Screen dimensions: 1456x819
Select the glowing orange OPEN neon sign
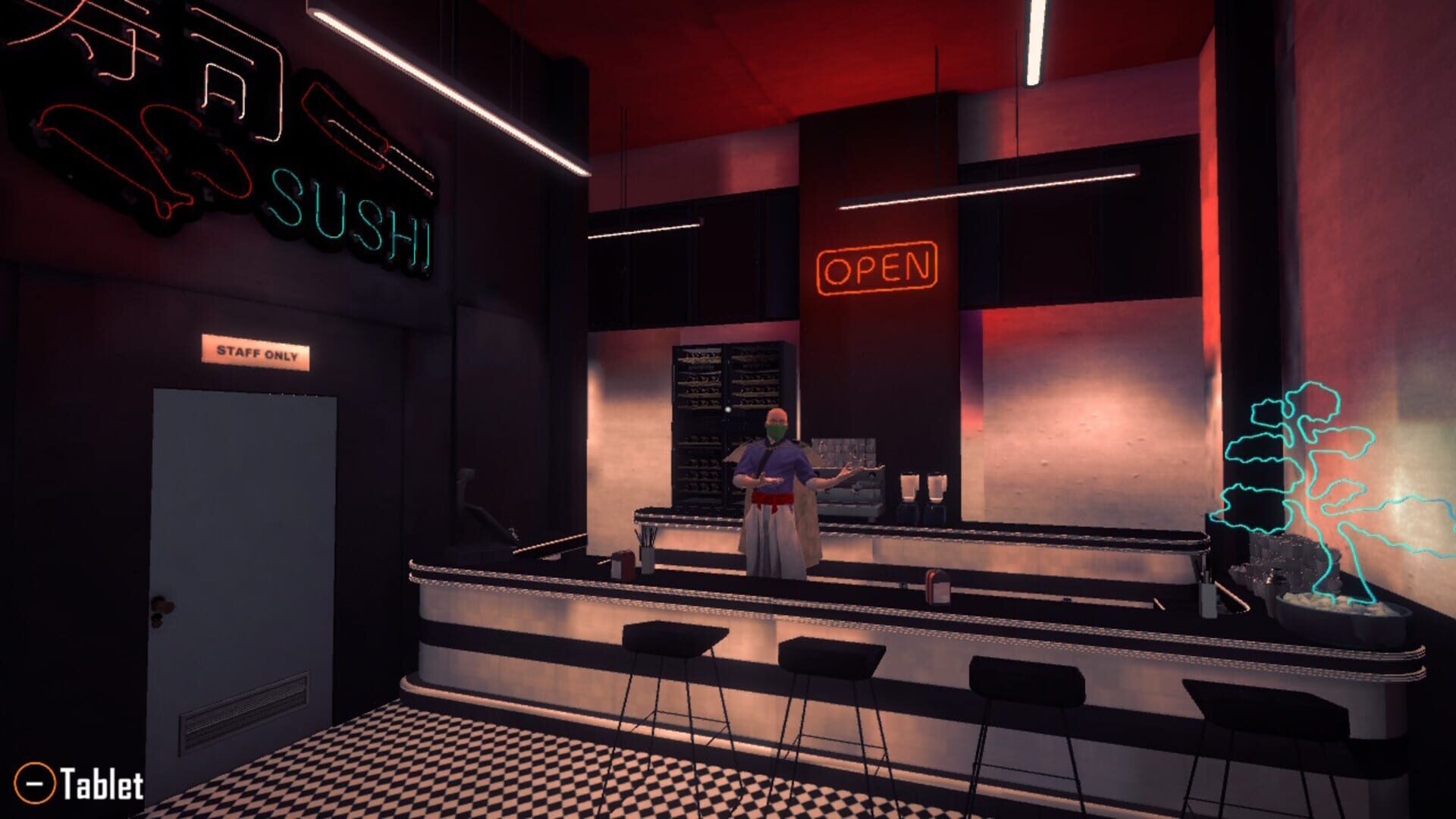coord(877,267)
